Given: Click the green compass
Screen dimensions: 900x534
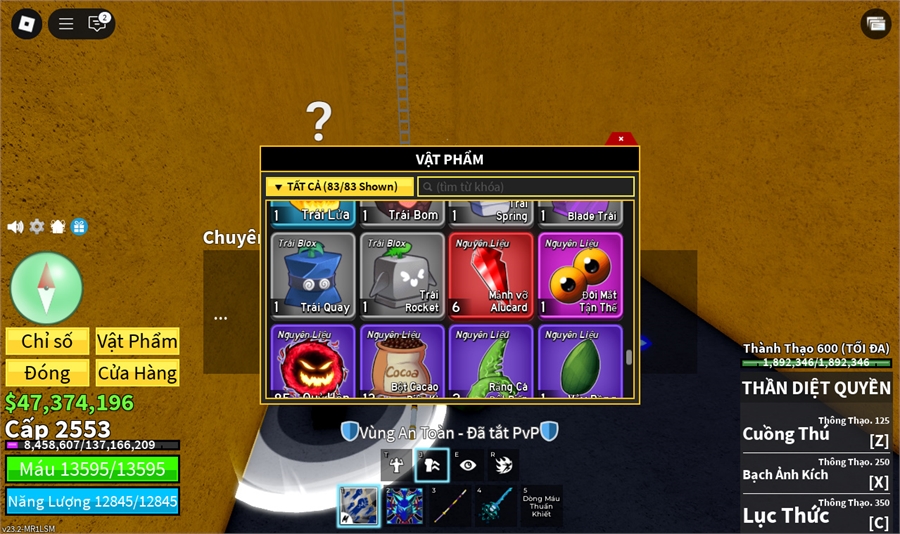Looking at the screenshot, I should pyautogui.click(x=46, y=288).
